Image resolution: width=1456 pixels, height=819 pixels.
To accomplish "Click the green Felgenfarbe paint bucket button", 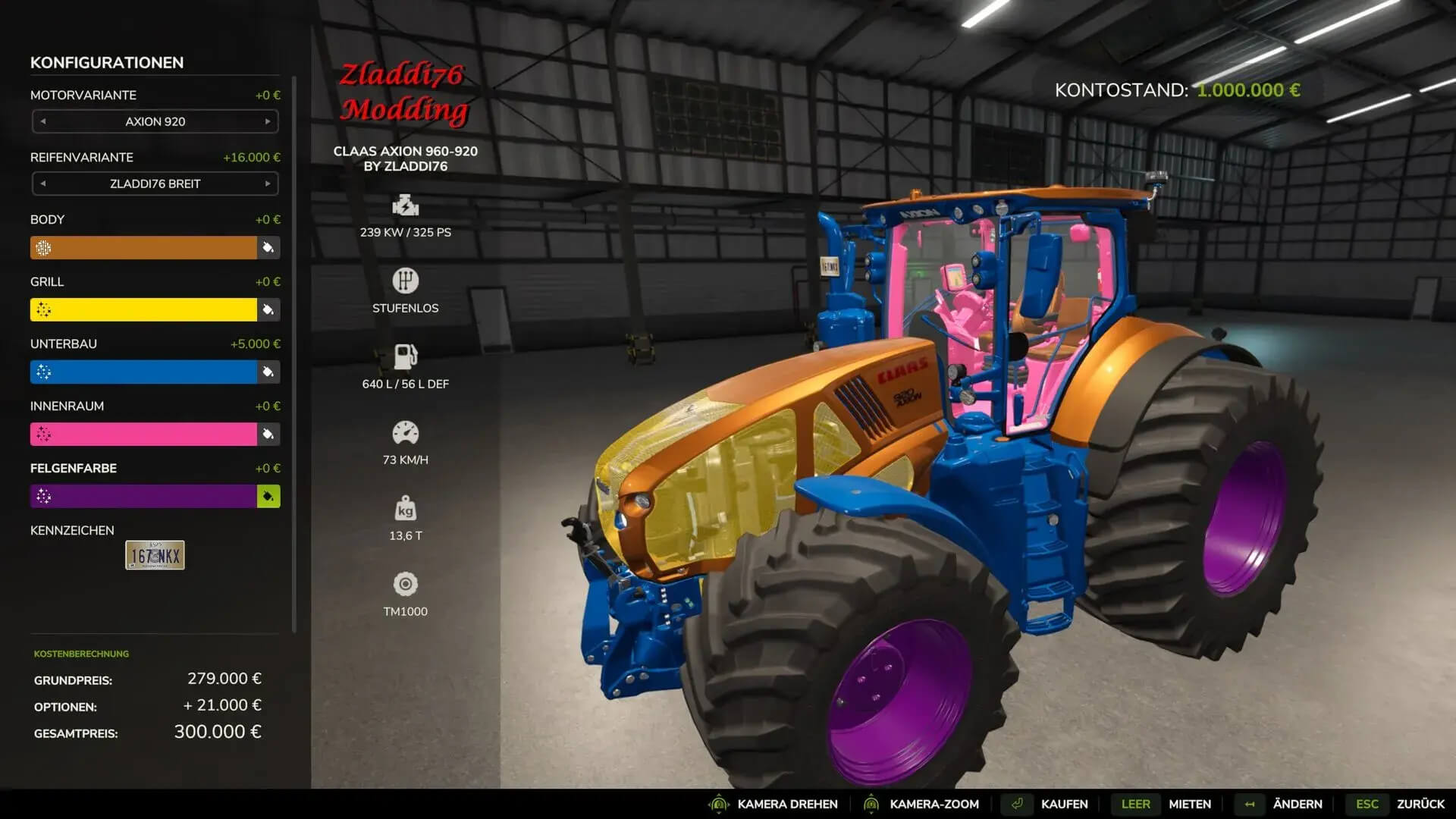I will point(268,497).
